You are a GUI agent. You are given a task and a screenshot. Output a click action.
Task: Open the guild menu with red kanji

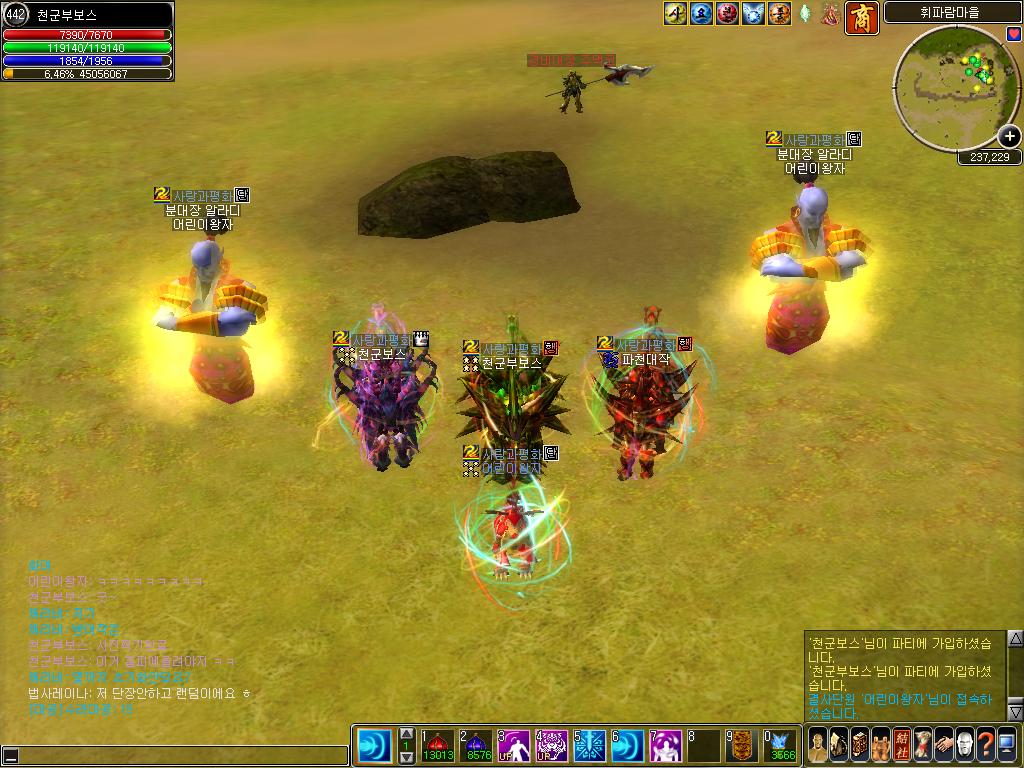tap(902, 745)
